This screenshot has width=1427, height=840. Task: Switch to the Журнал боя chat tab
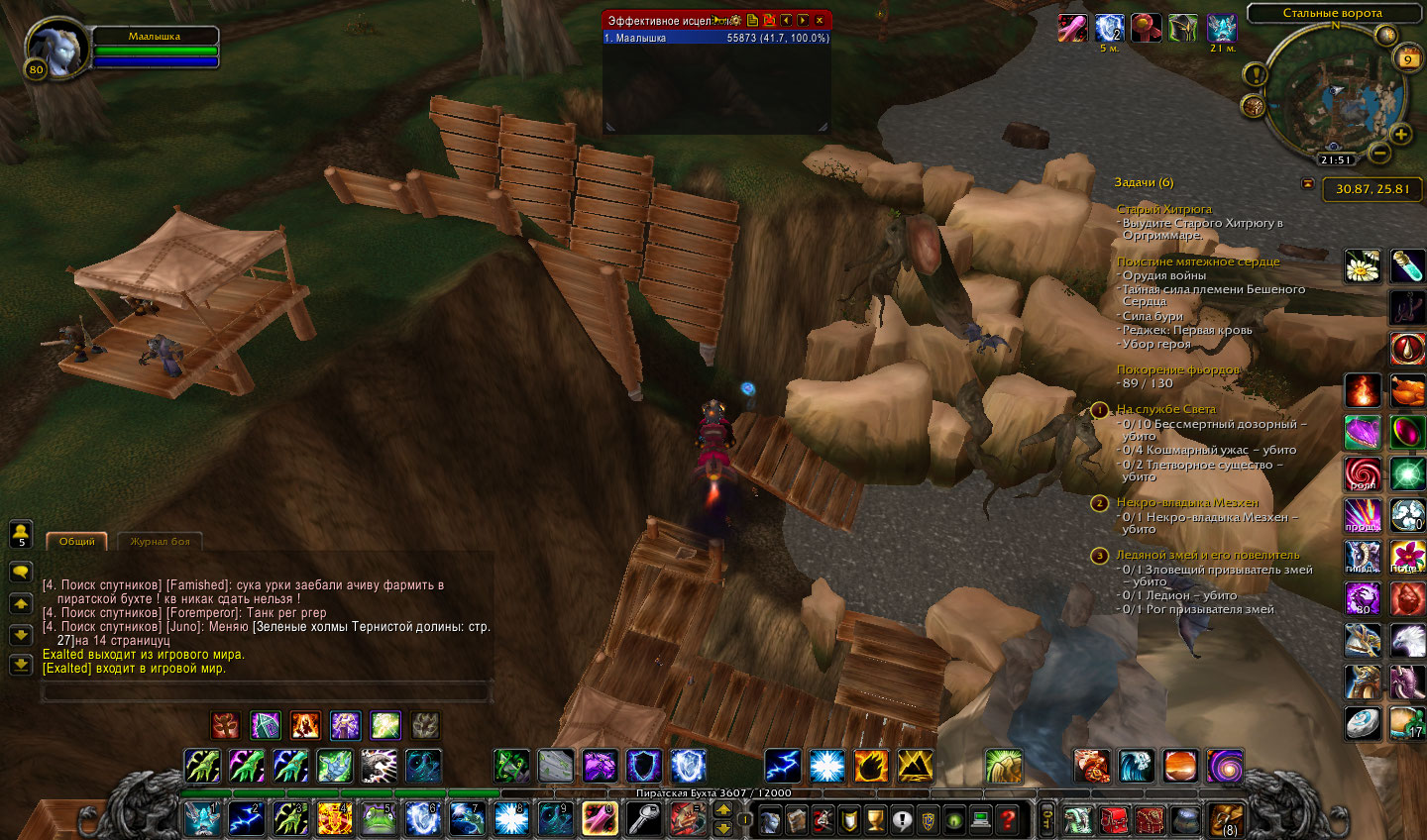(160, 541)
